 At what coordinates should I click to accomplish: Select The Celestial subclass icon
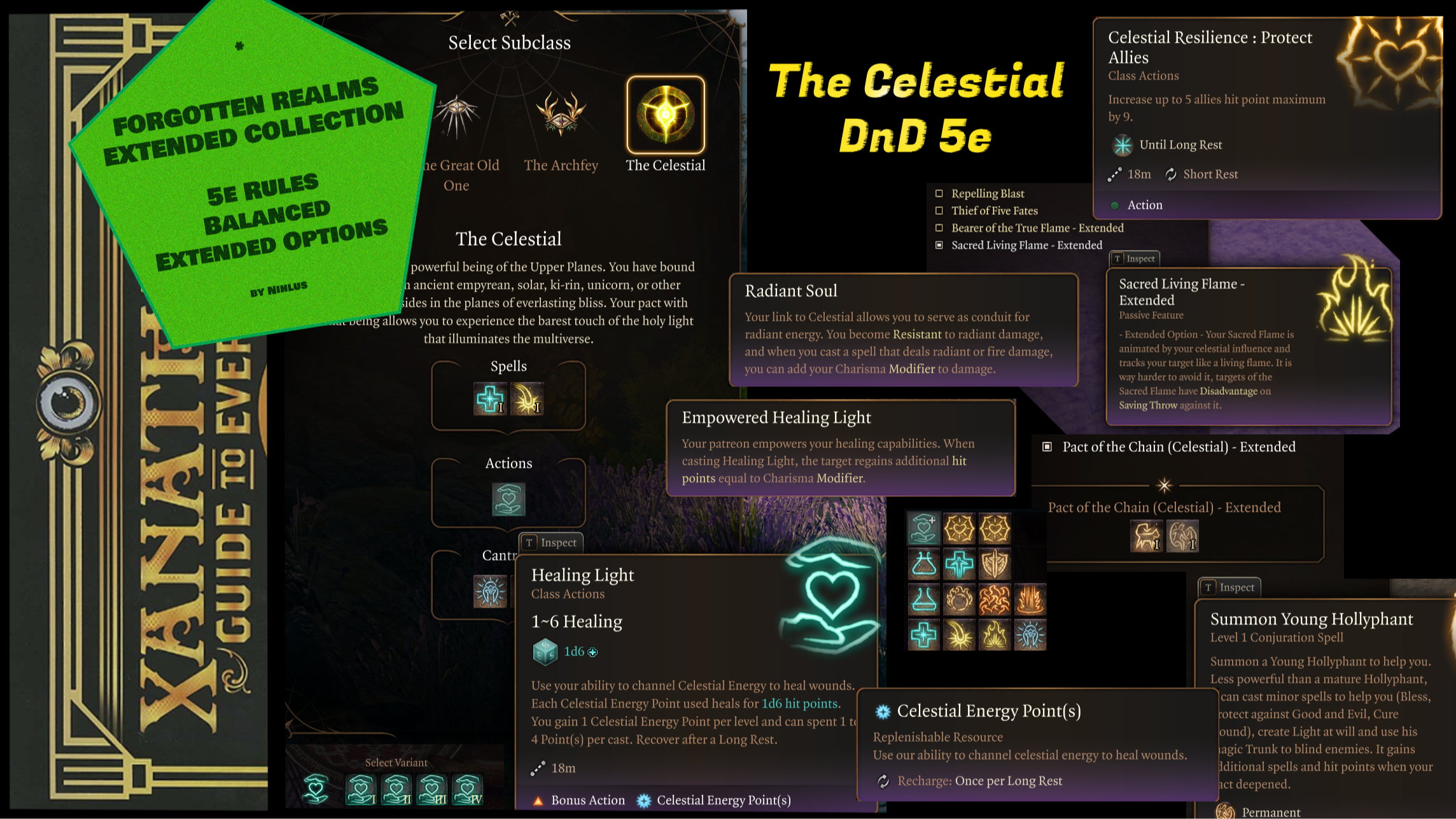point(666,116)
